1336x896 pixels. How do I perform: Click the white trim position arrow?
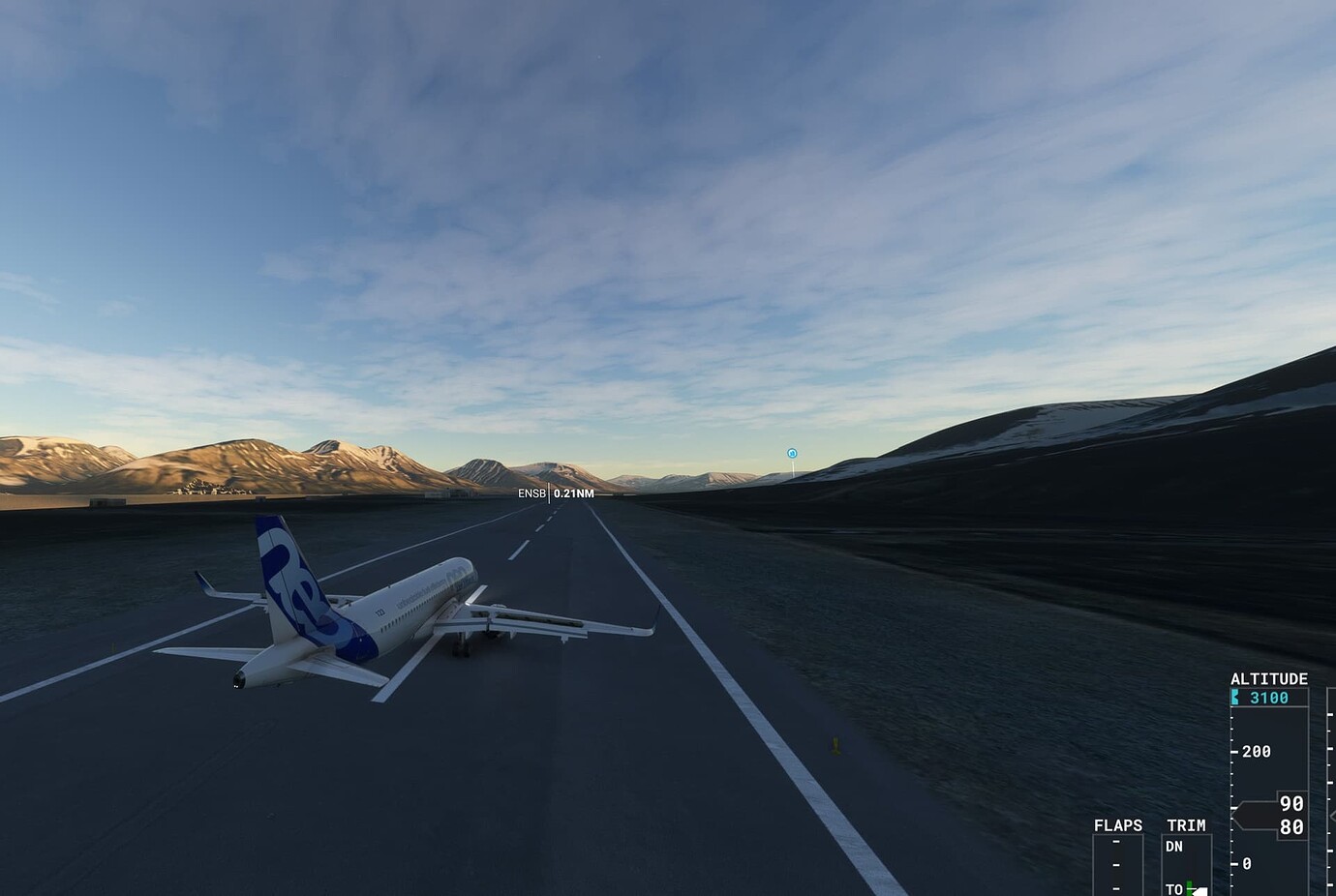[1199, 888]
